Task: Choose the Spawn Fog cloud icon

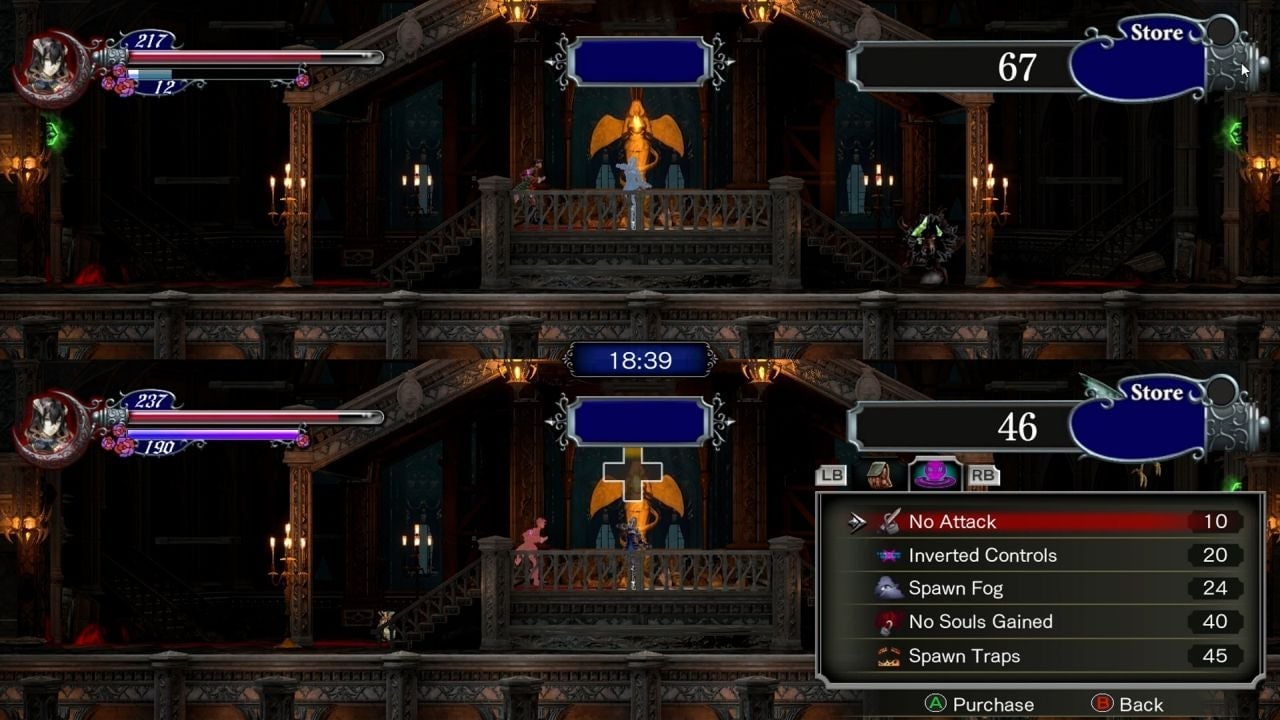Action: coord(890,588)
